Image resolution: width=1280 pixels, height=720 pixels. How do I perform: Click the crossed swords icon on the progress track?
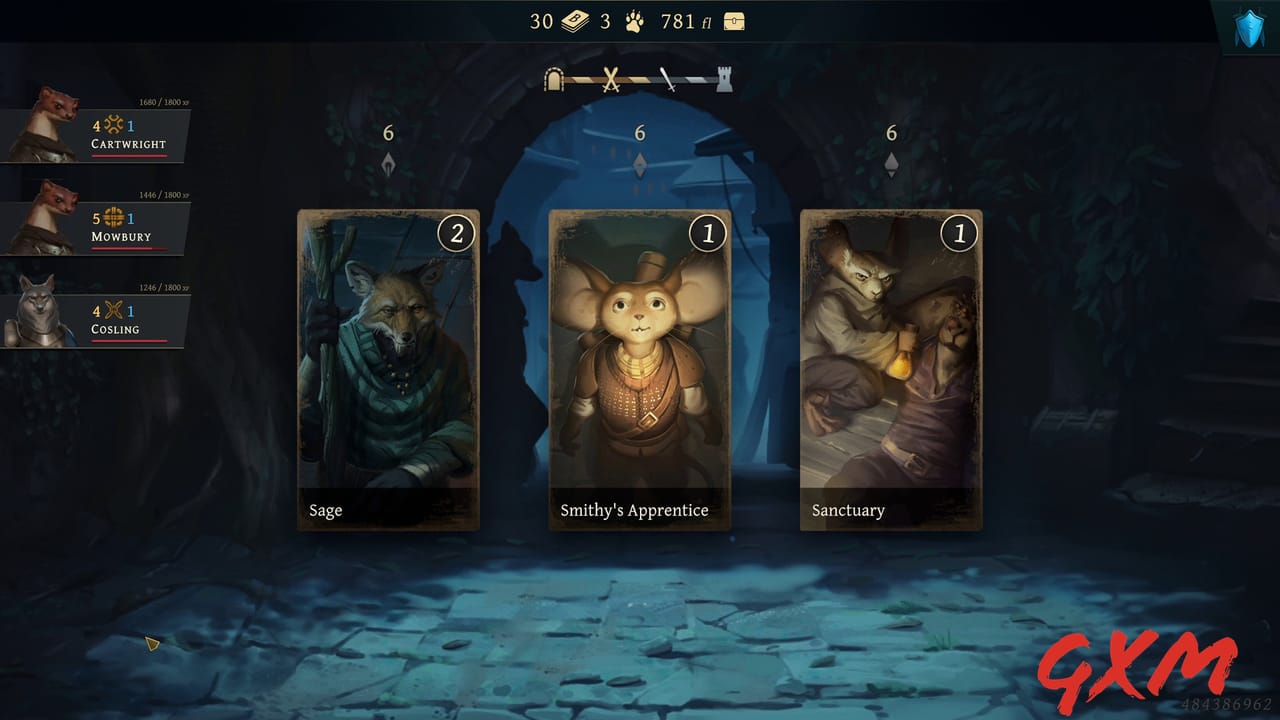coord(611,79)
